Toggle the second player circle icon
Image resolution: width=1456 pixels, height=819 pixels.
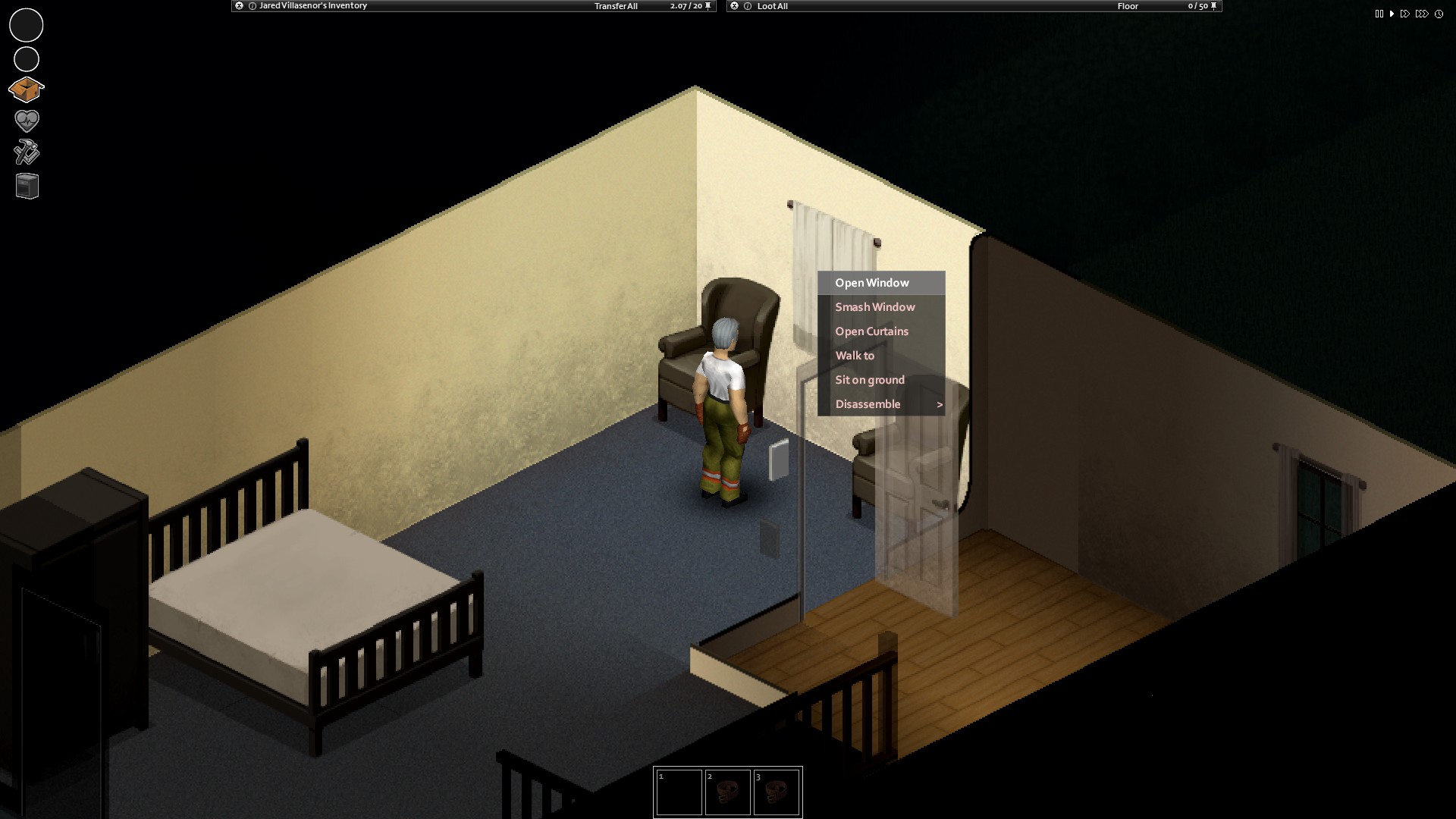pos(26,58)
